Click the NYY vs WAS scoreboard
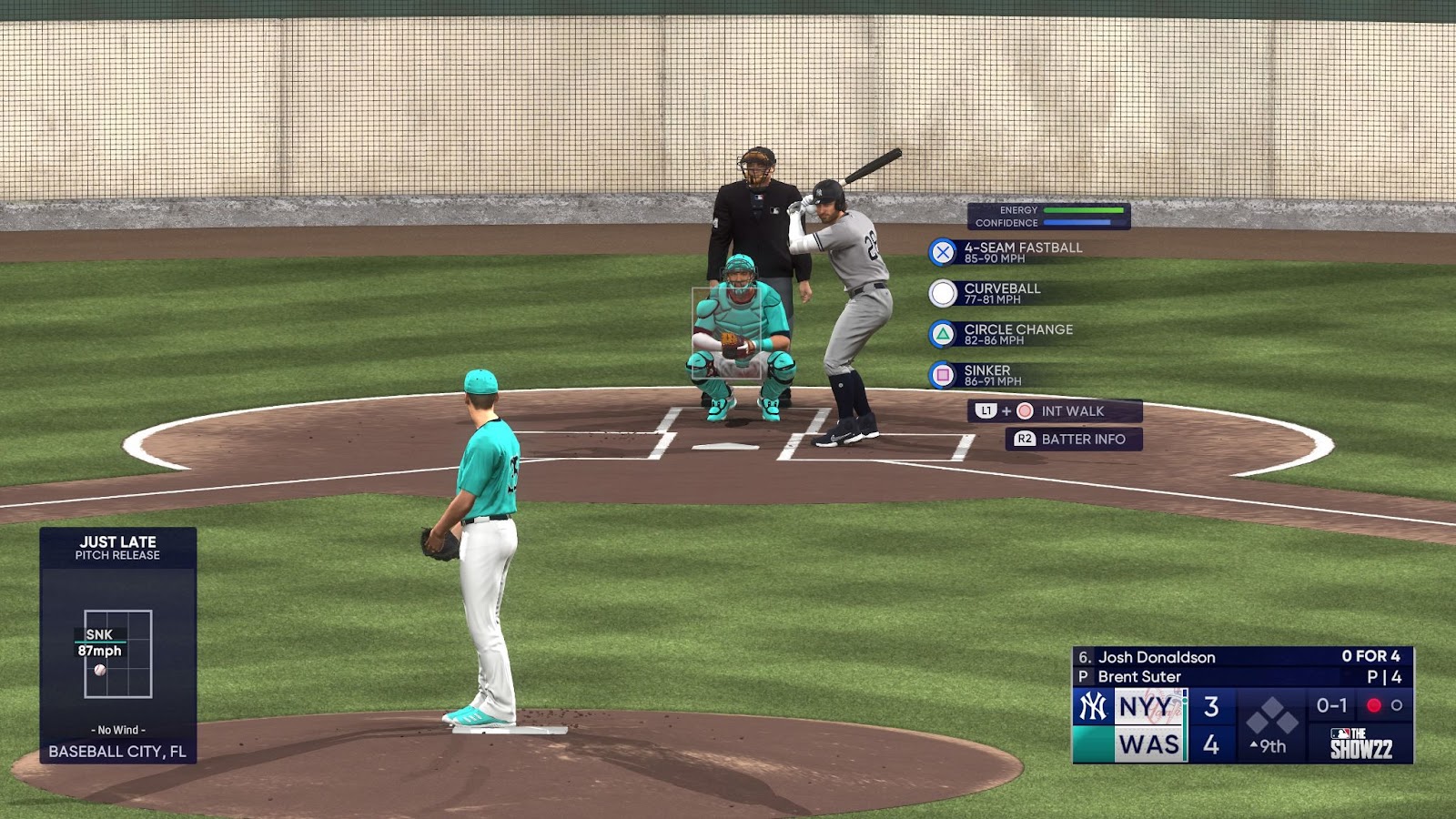The width and height of the screenshot is (1456, 819). (x=1242, y=705)
